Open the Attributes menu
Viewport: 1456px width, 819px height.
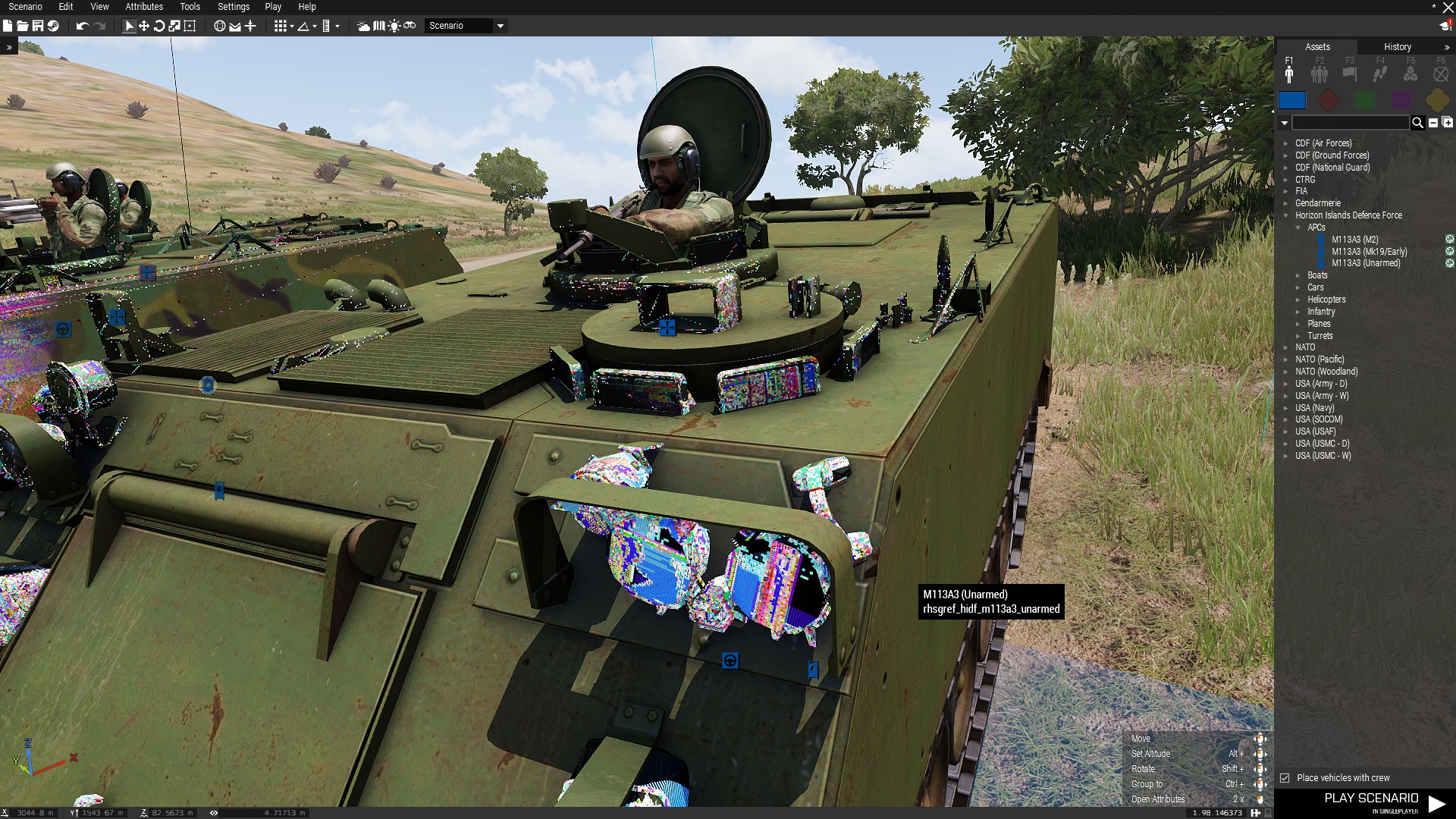[144, 7]
